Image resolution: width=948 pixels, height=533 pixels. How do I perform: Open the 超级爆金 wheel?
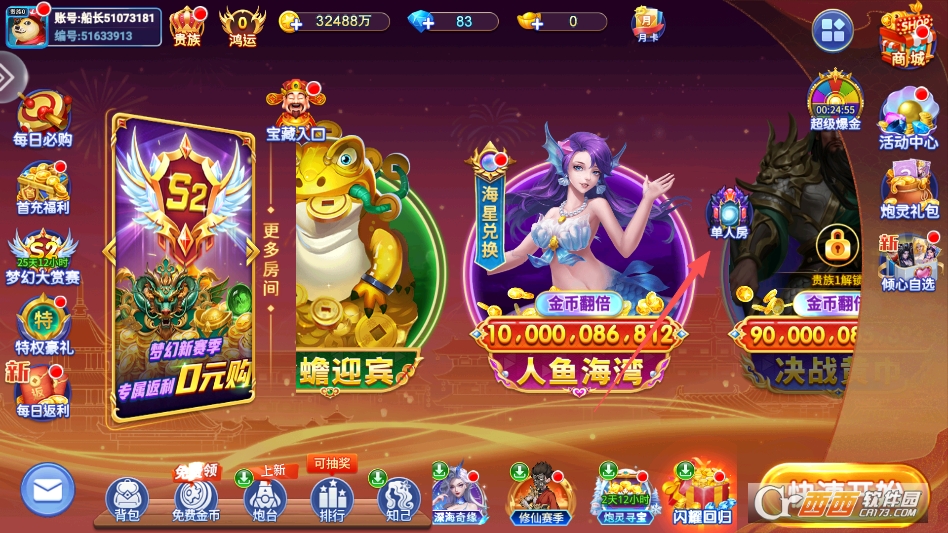tap(835, 100)
